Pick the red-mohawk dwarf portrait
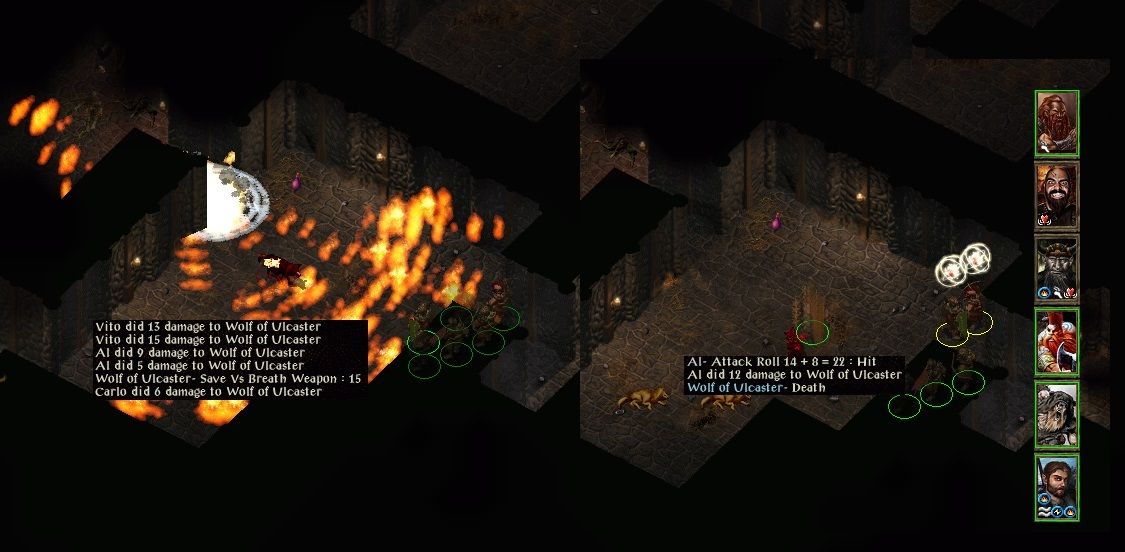The width and height of the screenshot is (1125, 552). click(1056, 342)
